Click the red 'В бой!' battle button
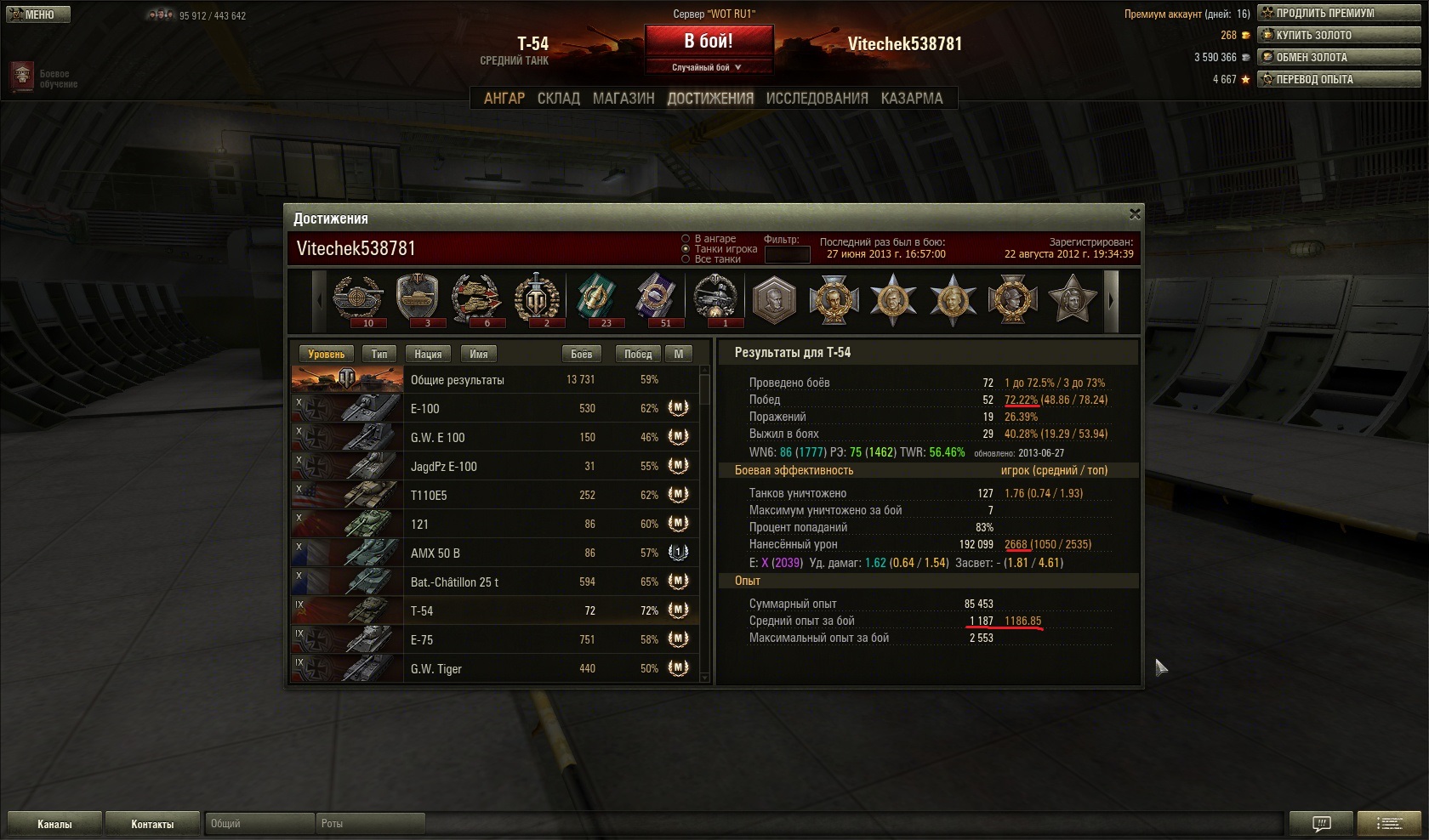The image size is (1429, 840). click(709, 41)
